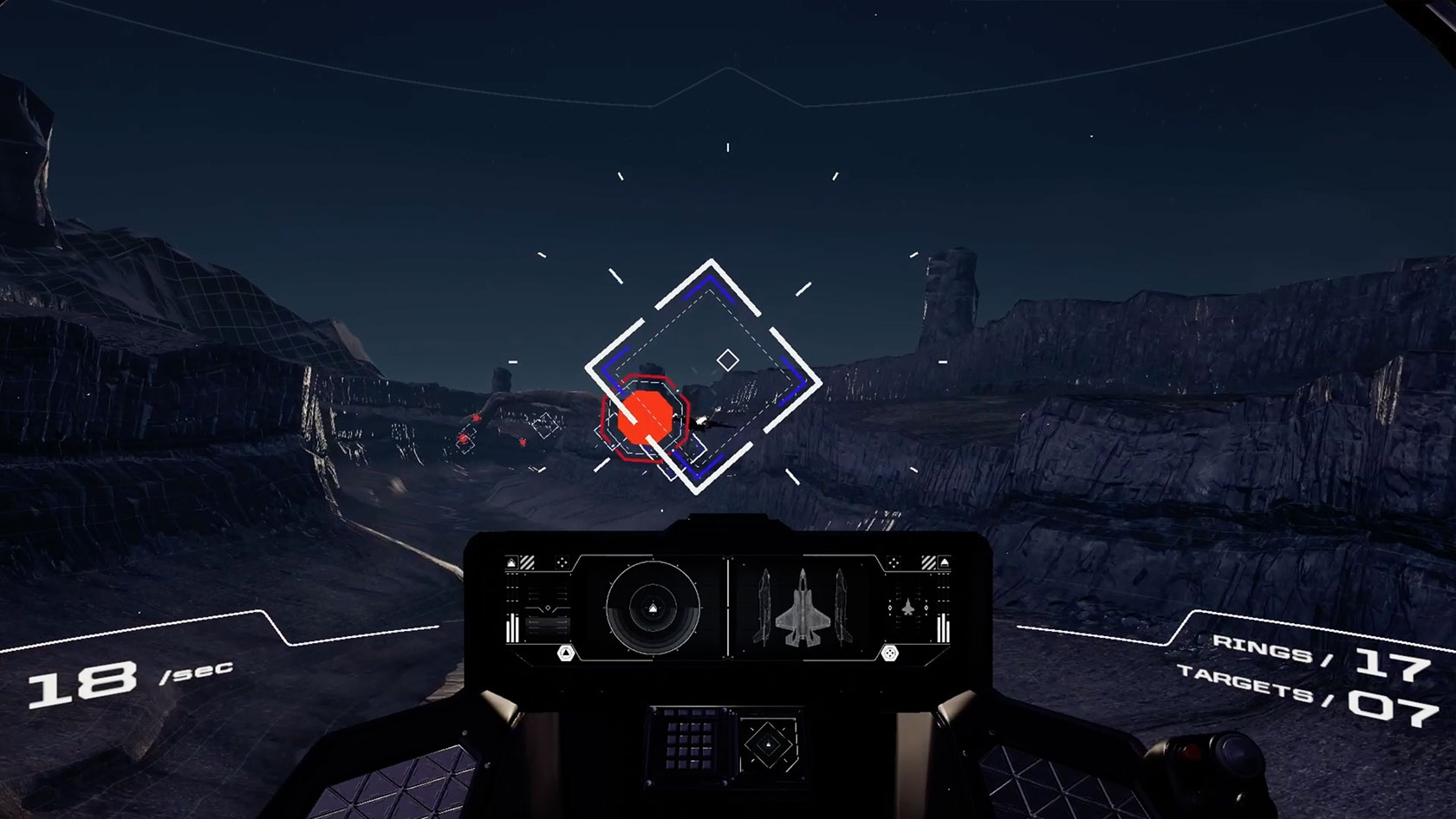
Task: Click the vertical bar gauge on the left console
Action: (x=511, y=627)
